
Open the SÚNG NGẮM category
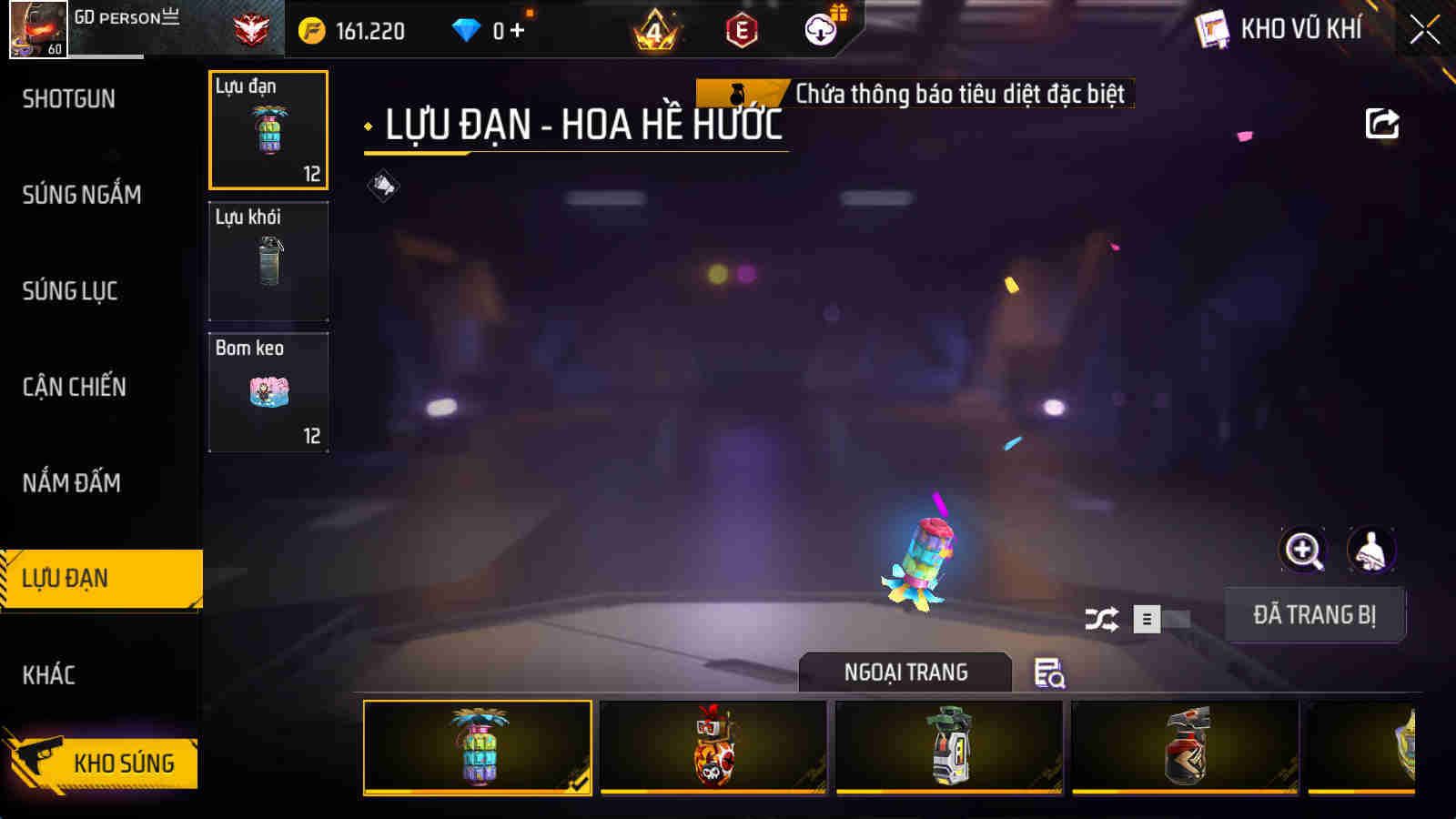click(82, 195)
